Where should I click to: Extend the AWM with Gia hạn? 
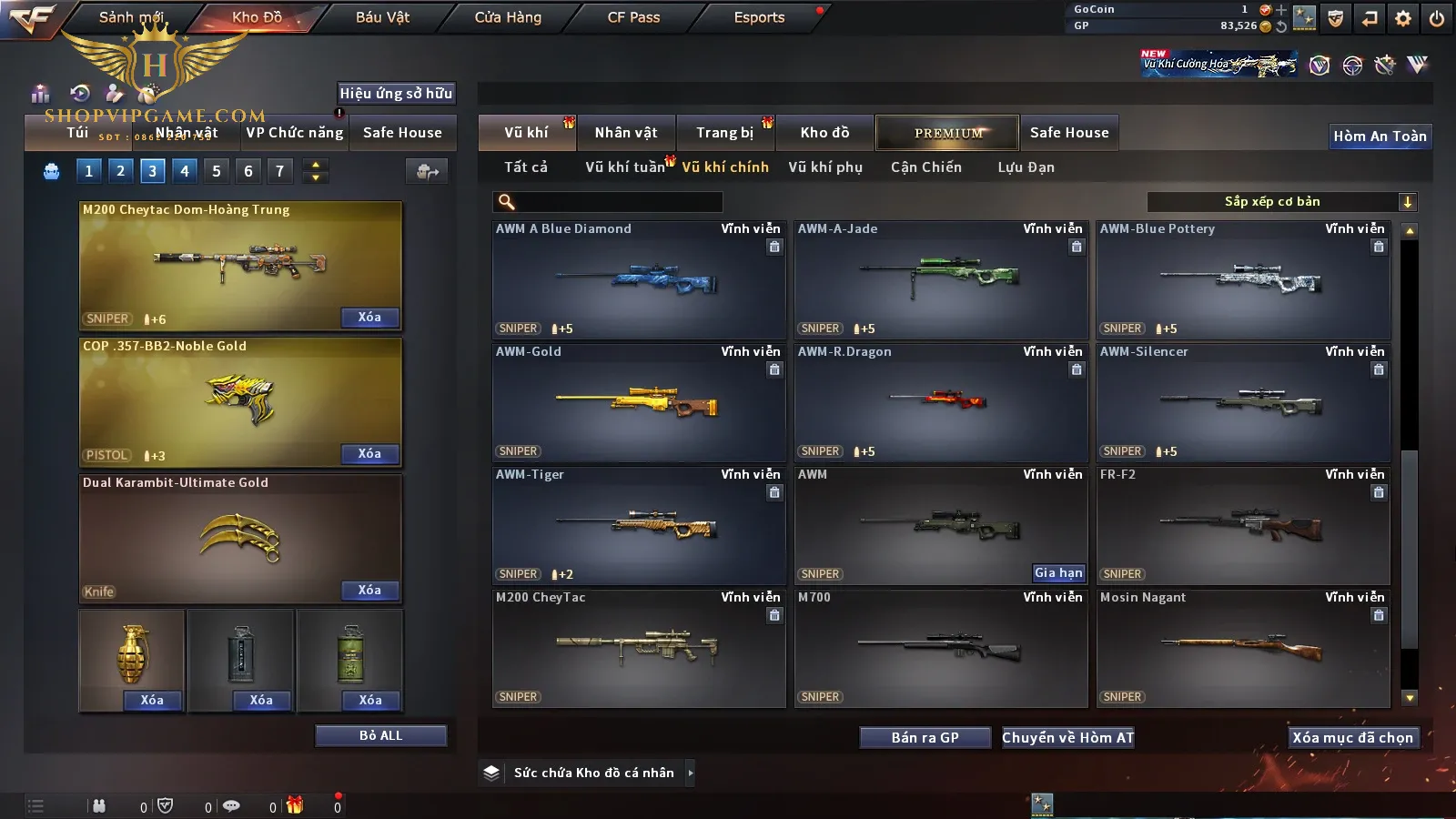coord(1058,573)
